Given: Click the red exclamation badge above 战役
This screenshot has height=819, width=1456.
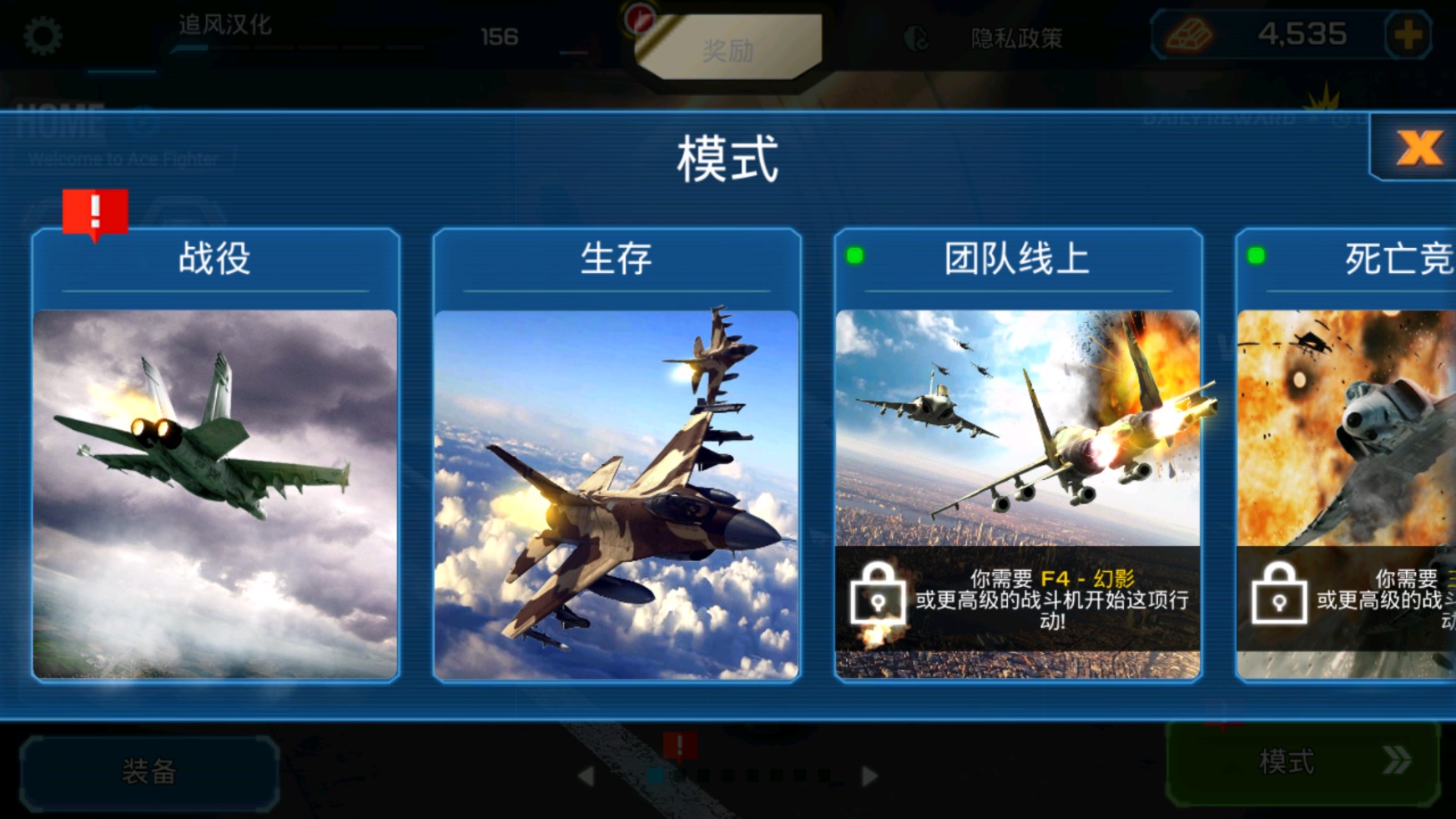Looking at the screenshot, I should tap(94, 211).
